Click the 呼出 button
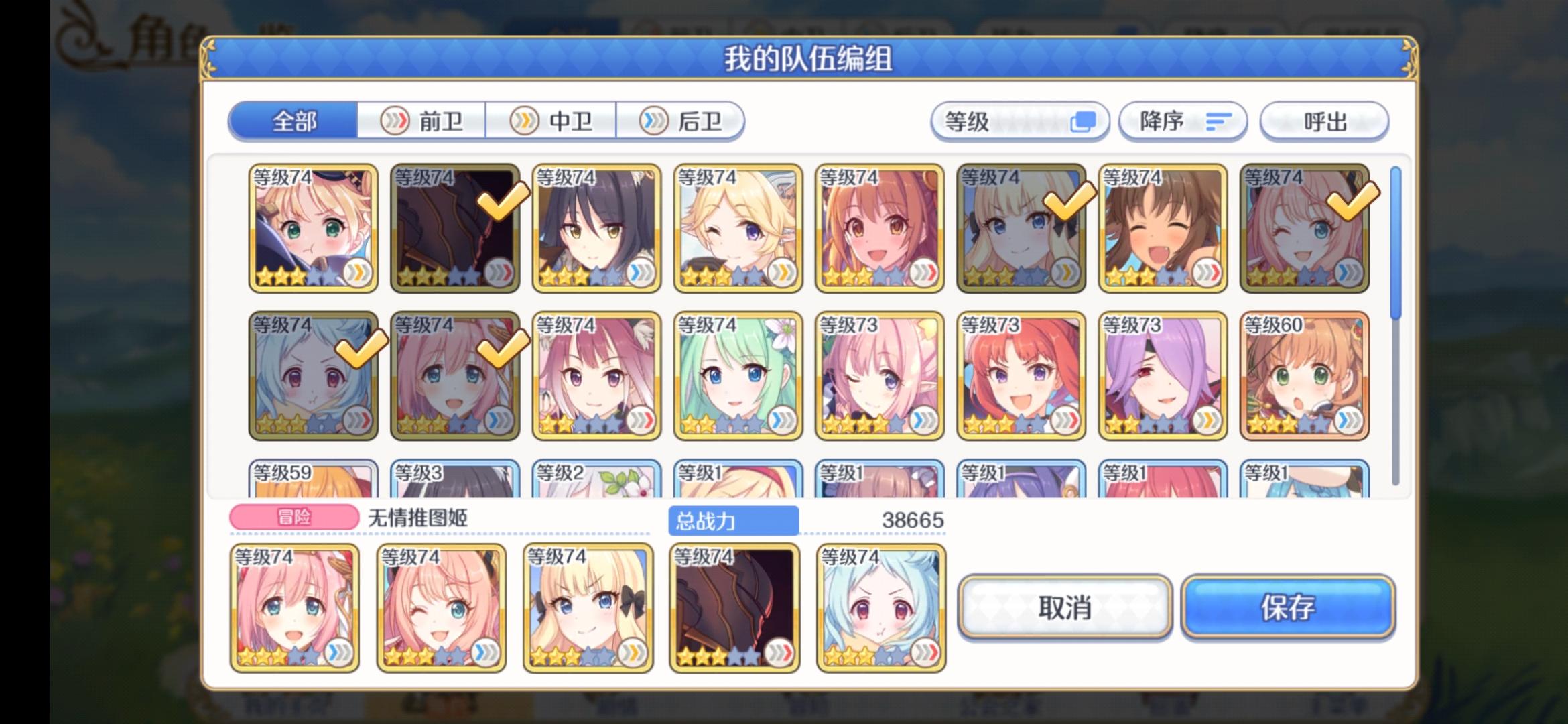The width and height of the screenshot is (1568, 724). 1325,121
